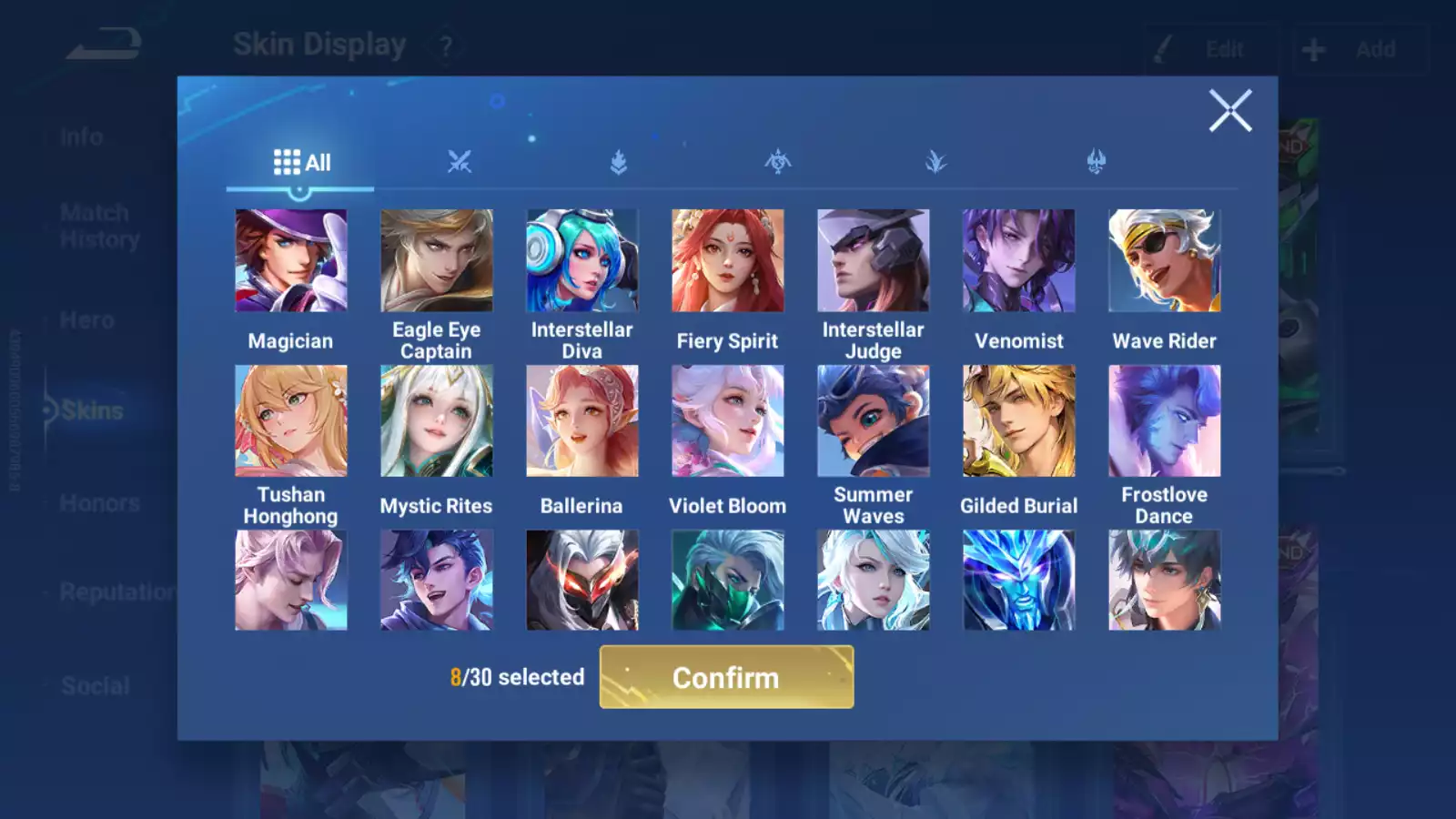Choose the Interstellar Judge skin
Screen dimensions: 1456x819
(x=874, y=261)
